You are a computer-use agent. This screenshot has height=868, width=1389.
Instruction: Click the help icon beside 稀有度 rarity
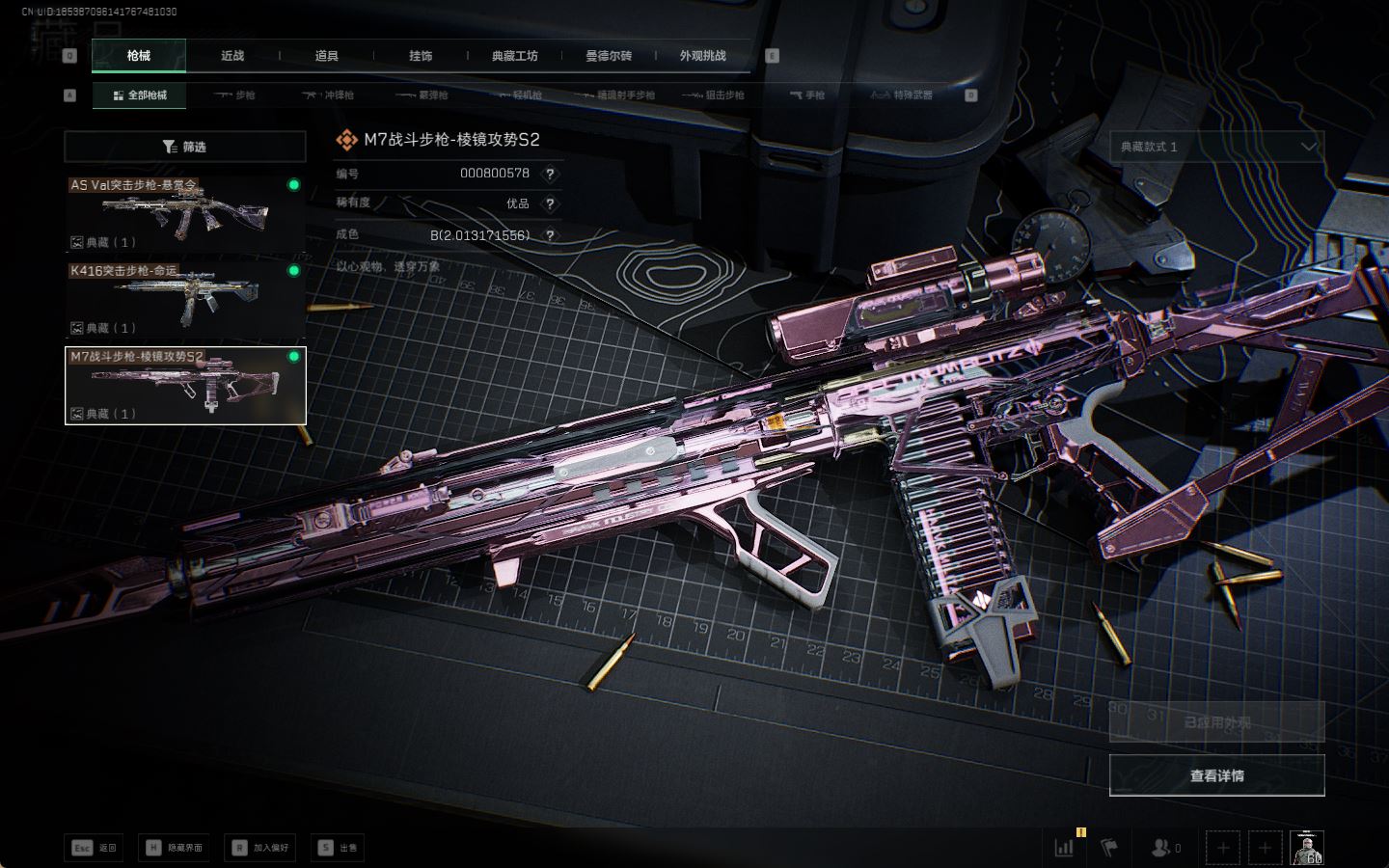coord(550,203)
